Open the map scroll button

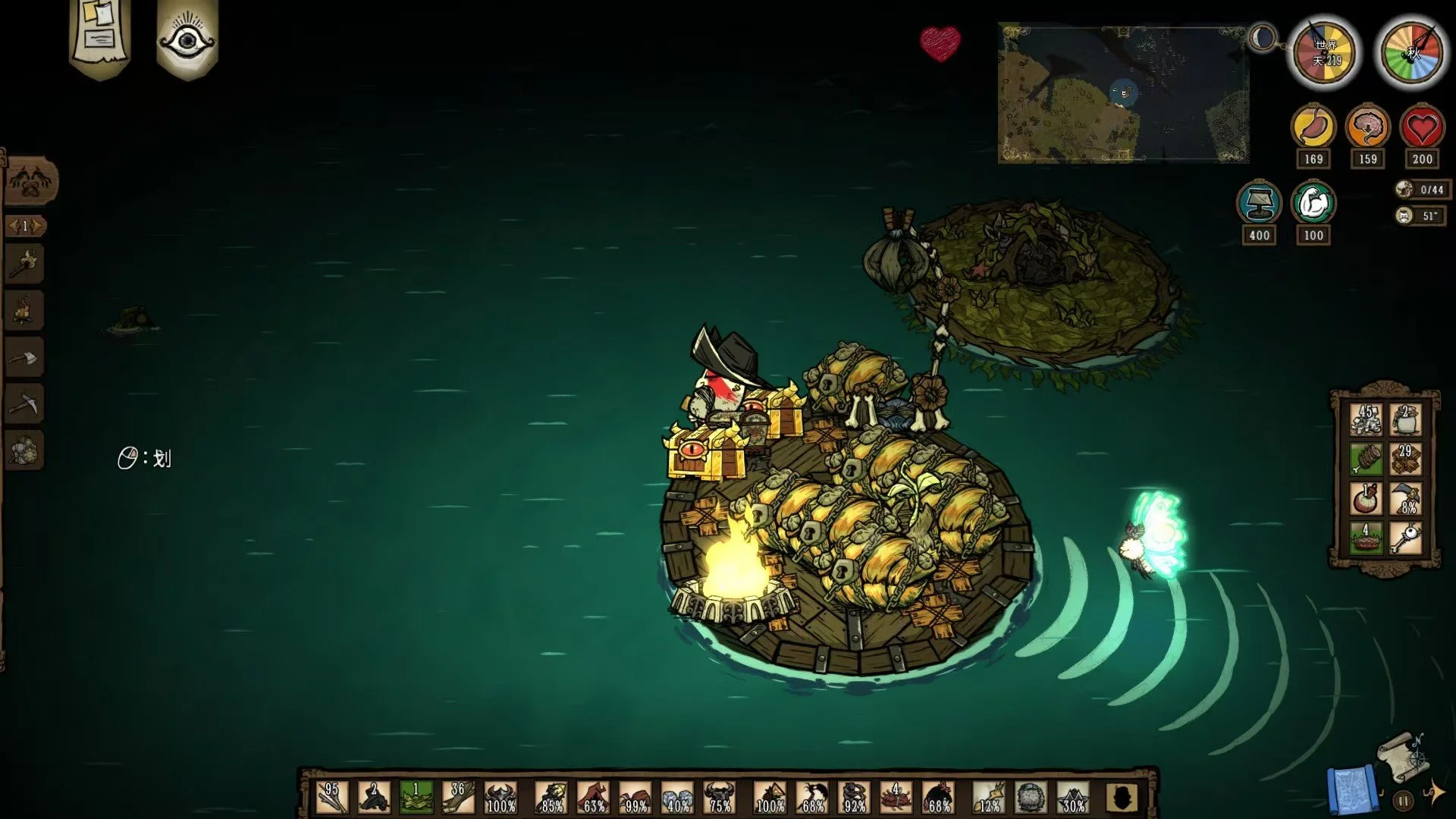1405,756
